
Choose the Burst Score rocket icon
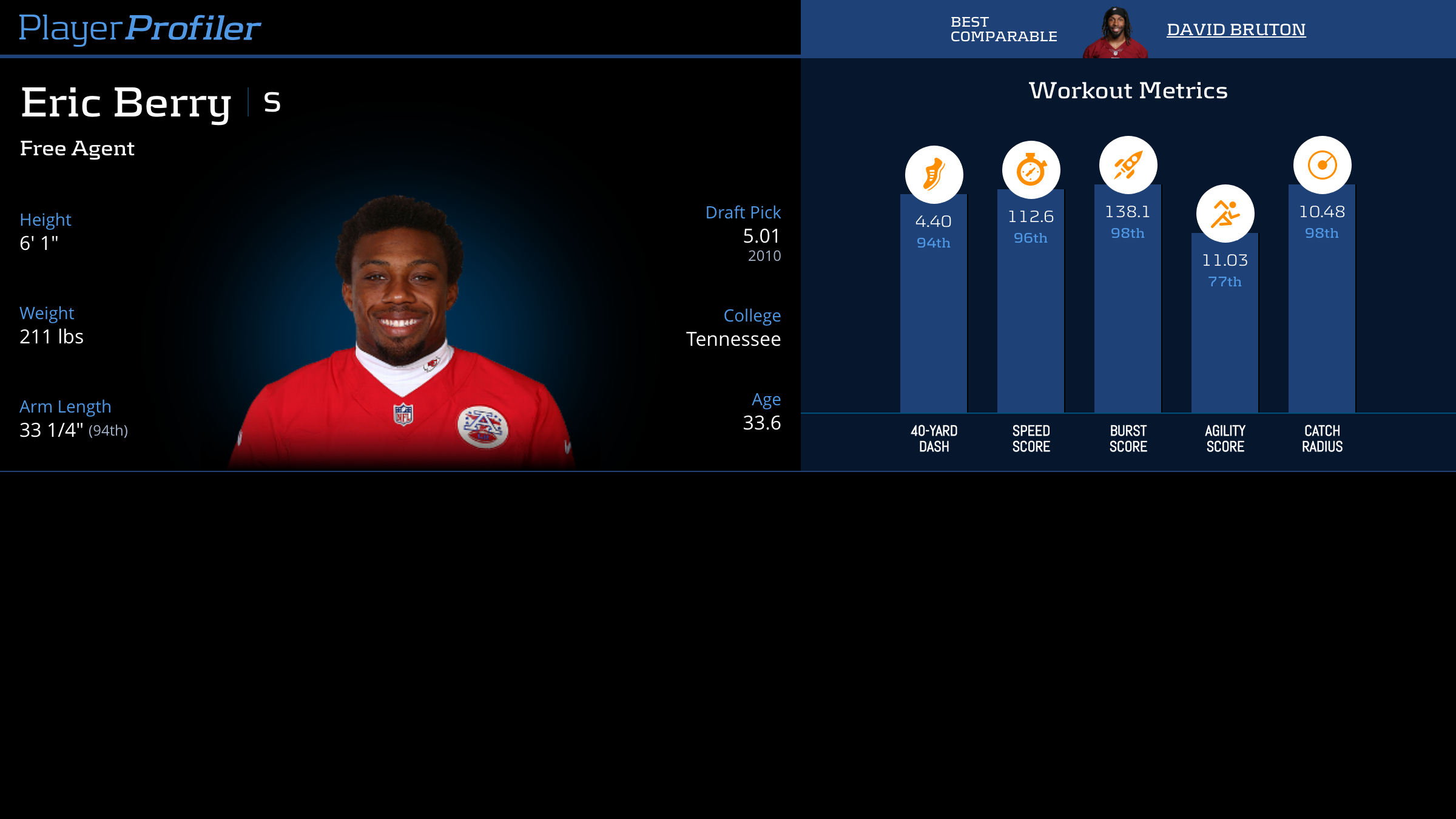click(1128, 165)
